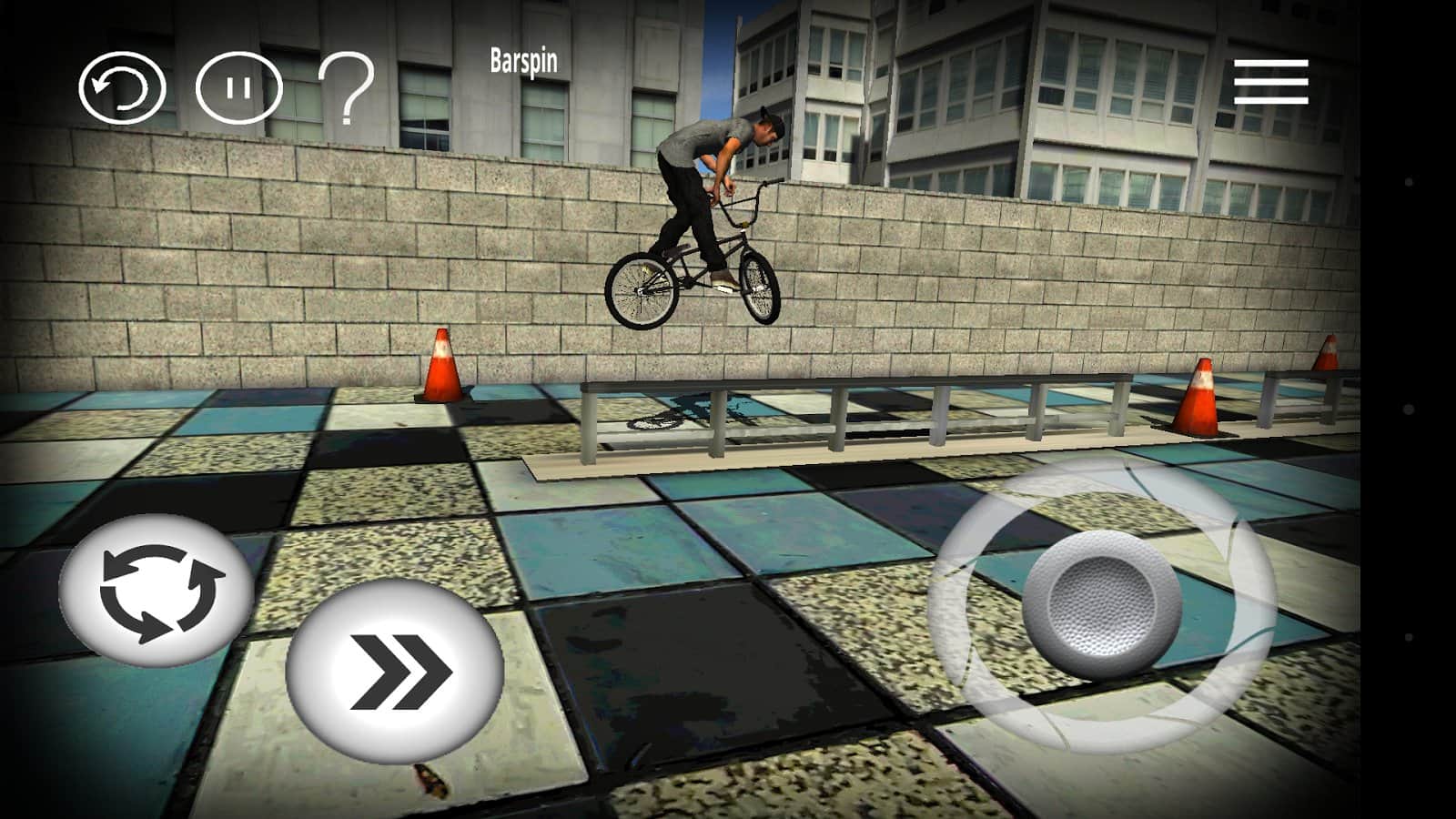
Task: Open the in-game options via hamburger icon
Action: tap(1274, 82)
